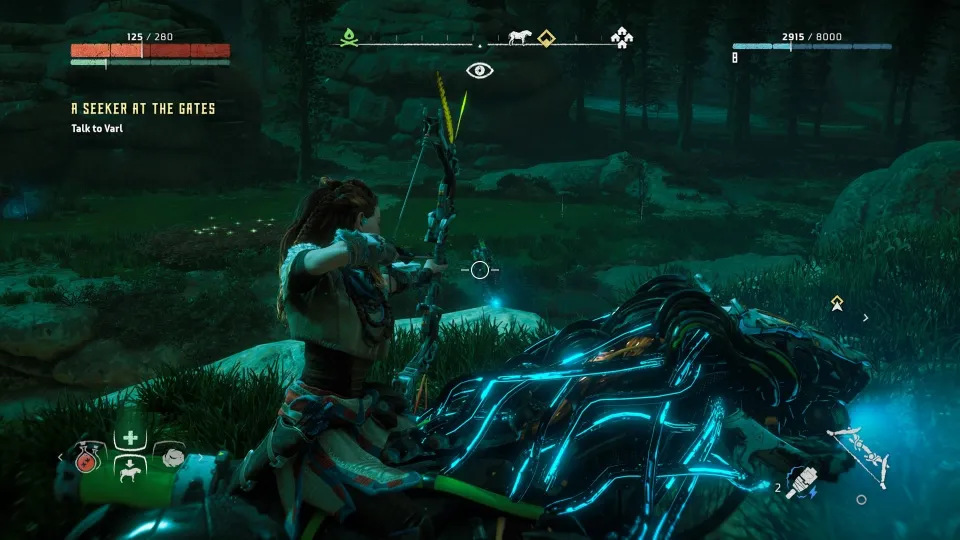Select the rock item slot
The height and width of the screenshot is (540, 960).
171,456
